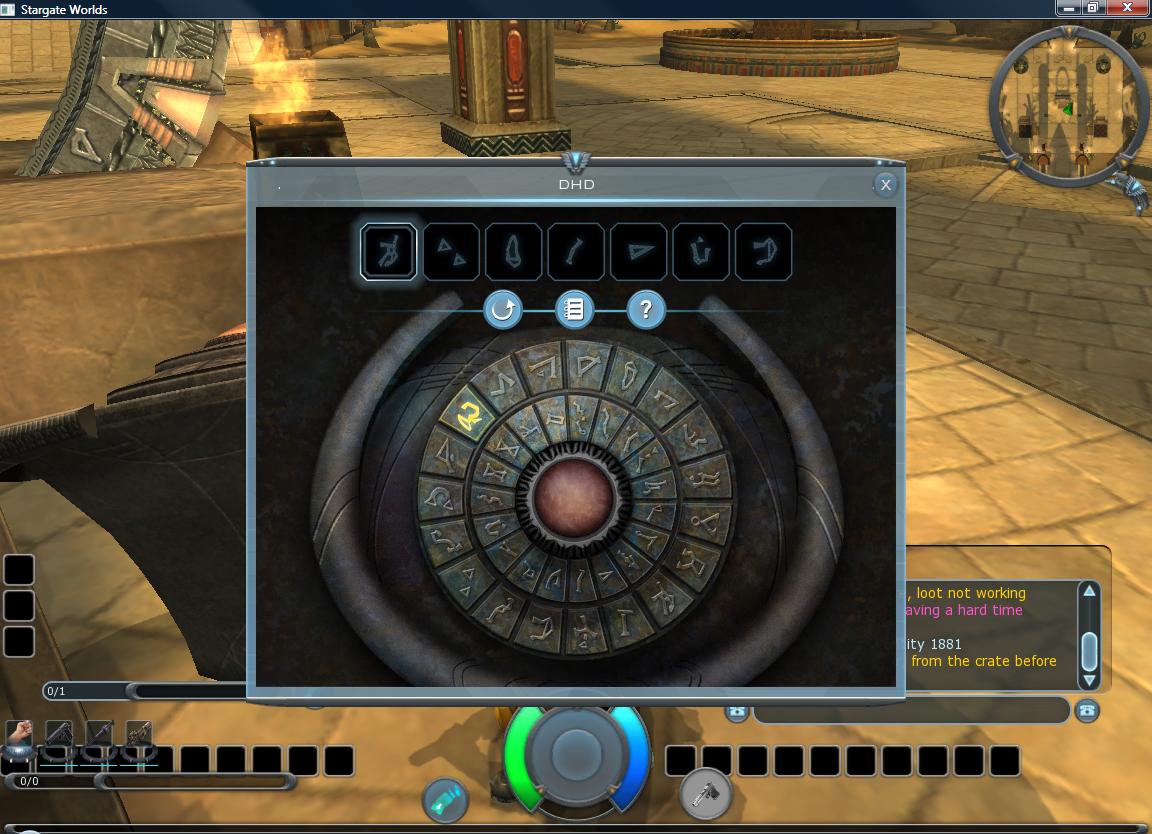Click the phone icon right of chat input
The height and width of the screenshot is (834, 1152).
point(1087,711)
